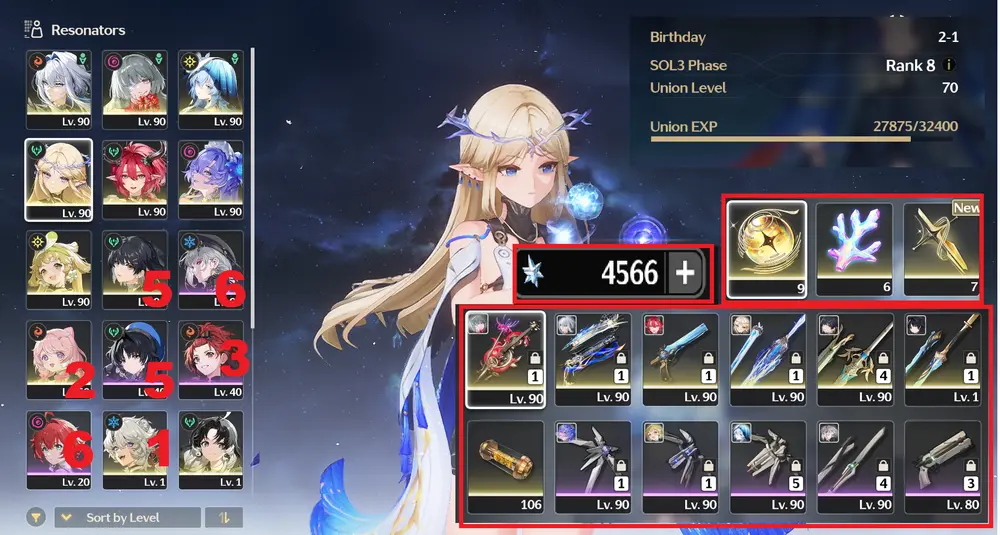Open the resonator filter funnel icon
1000x535 pixels.
pyautogui.click(x=36, y=517)
